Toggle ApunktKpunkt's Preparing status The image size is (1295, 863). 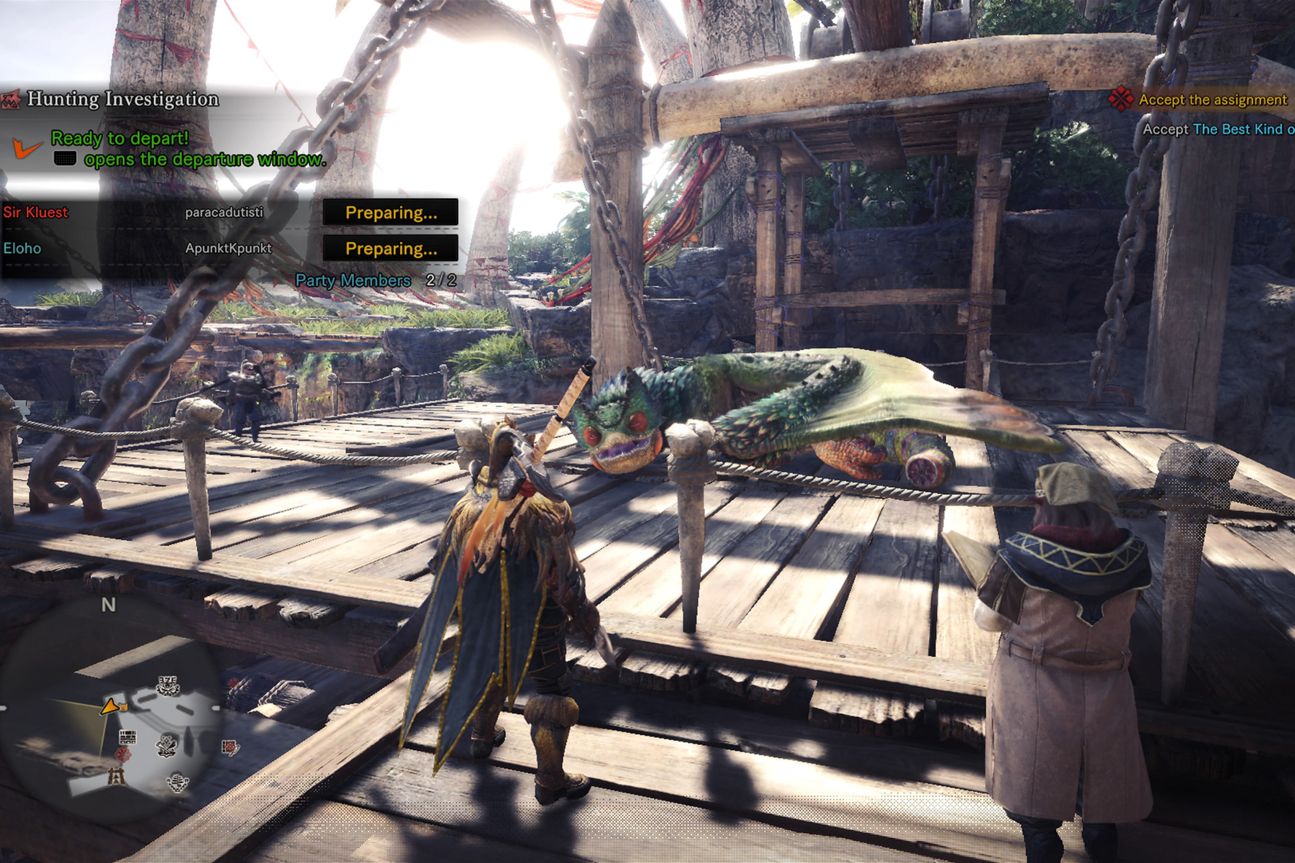(391, 248)
